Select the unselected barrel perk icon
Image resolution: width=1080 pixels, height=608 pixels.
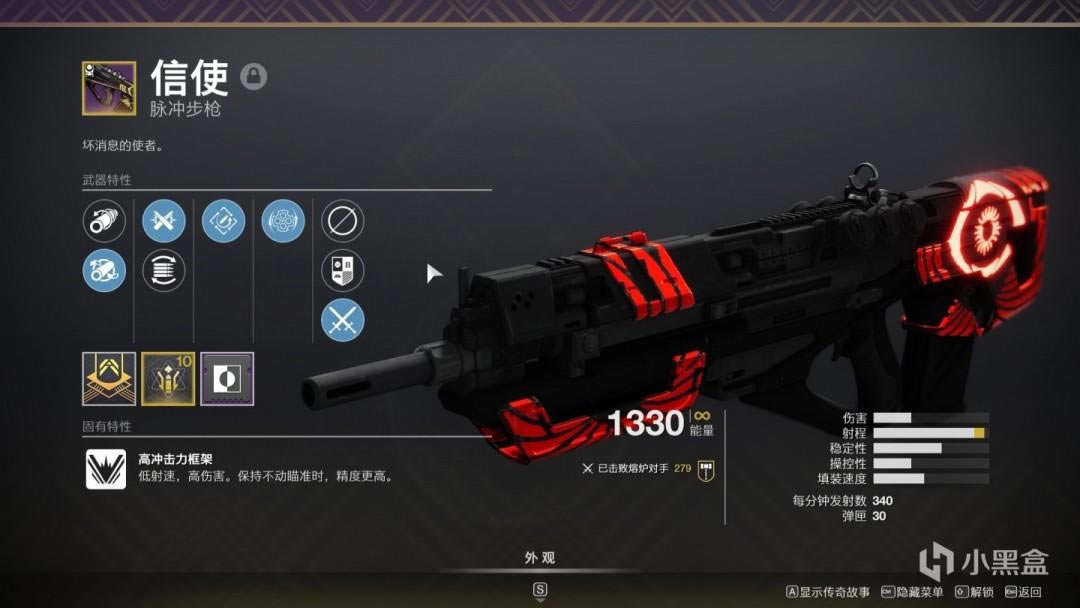104,221
